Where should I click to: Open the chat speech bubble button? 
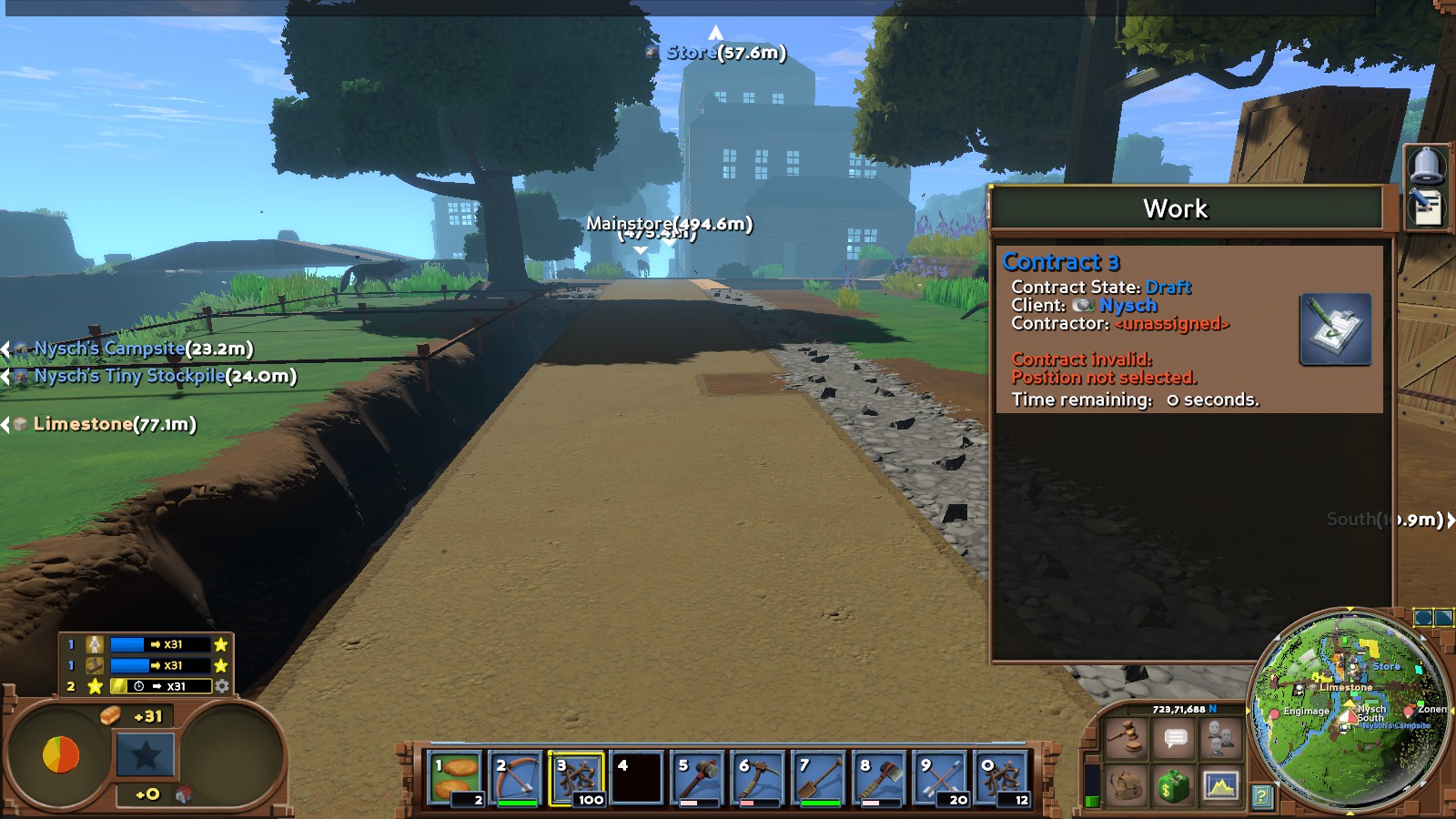[x=1175, y=738]
